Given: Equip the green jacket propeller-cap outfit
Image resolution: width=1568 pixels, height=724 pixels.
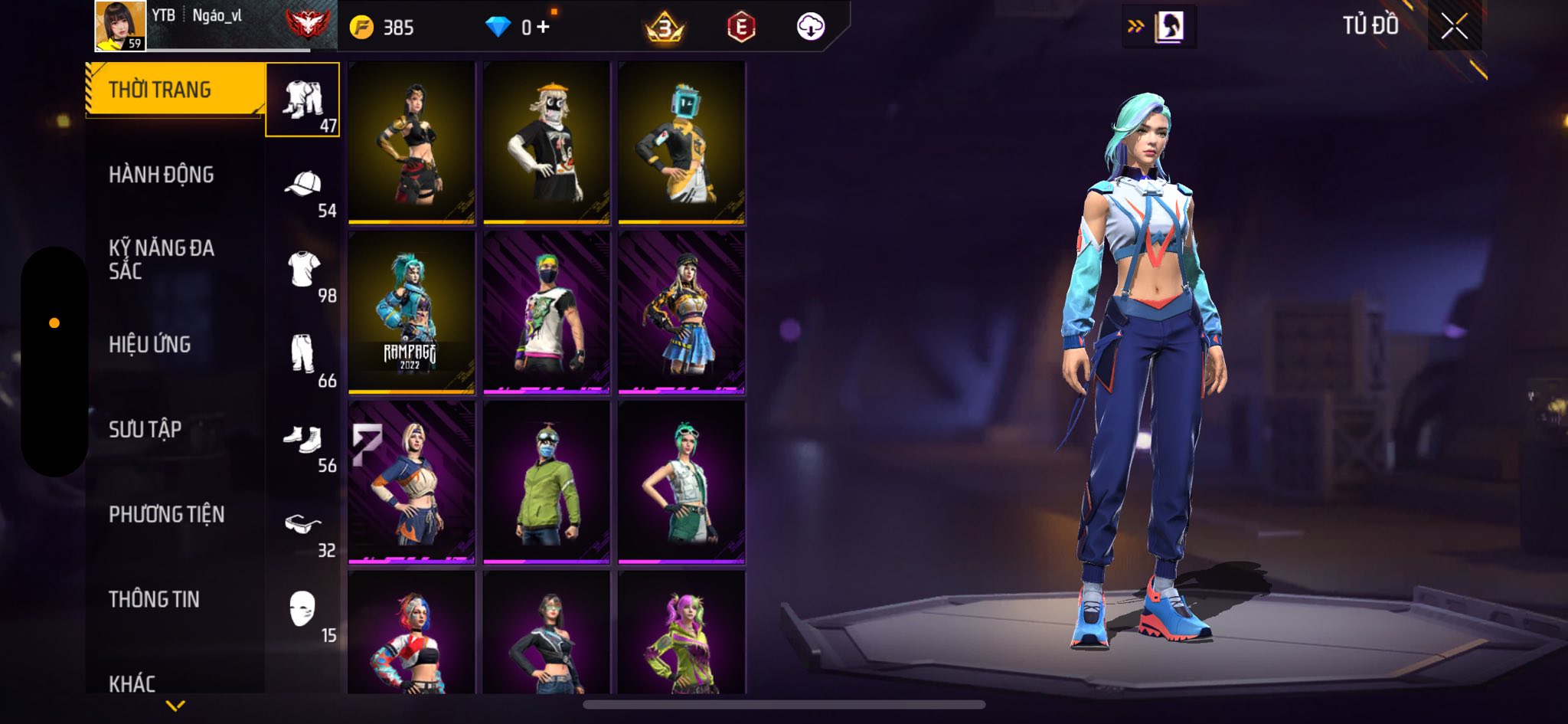Looking at the screenshot, I should click(x=546, y=483).
